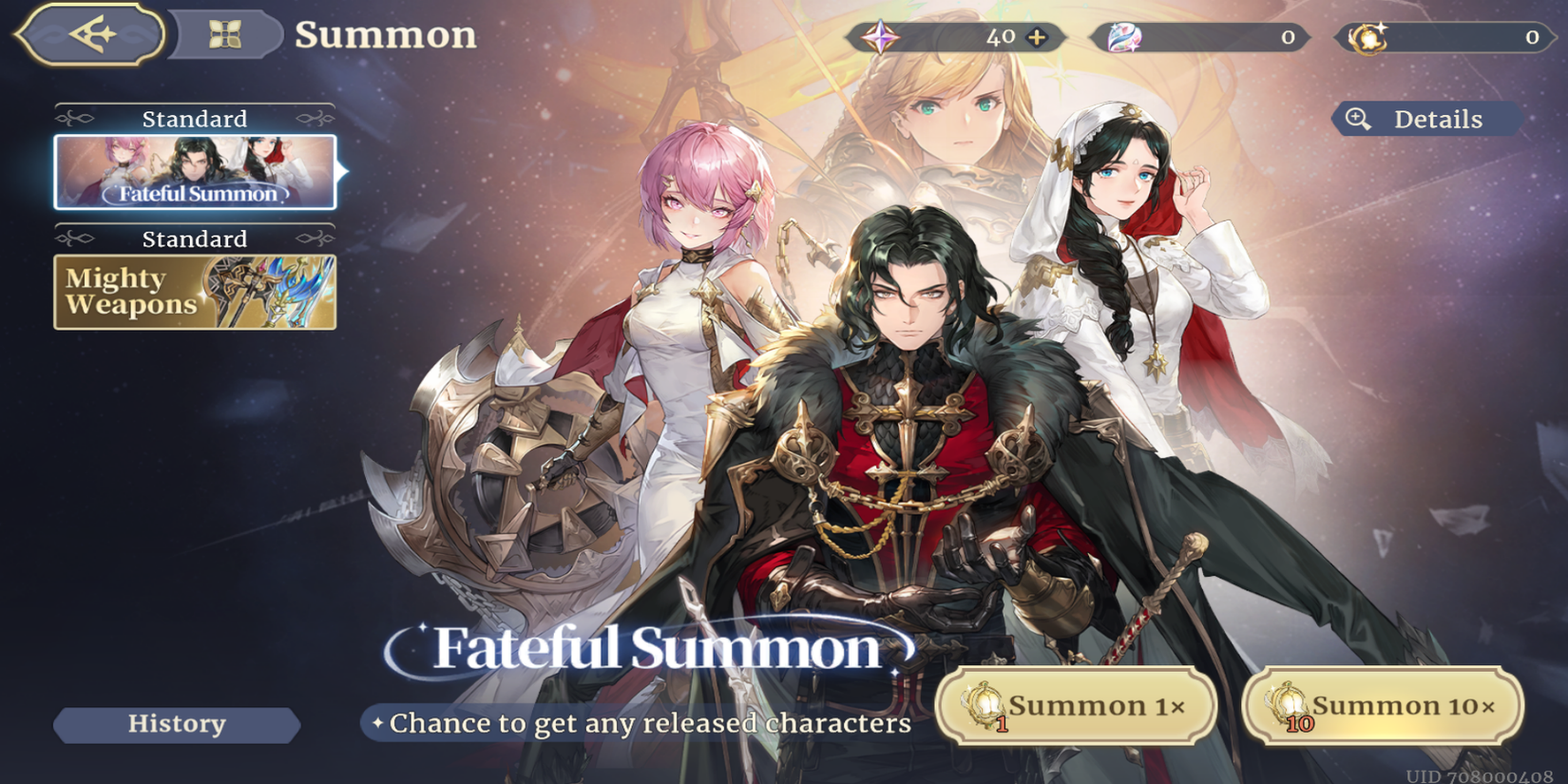The width and height of the screenshot is (1568, 784).
Task: Switch to the Mighty Weapons banner
Action: 196,292
